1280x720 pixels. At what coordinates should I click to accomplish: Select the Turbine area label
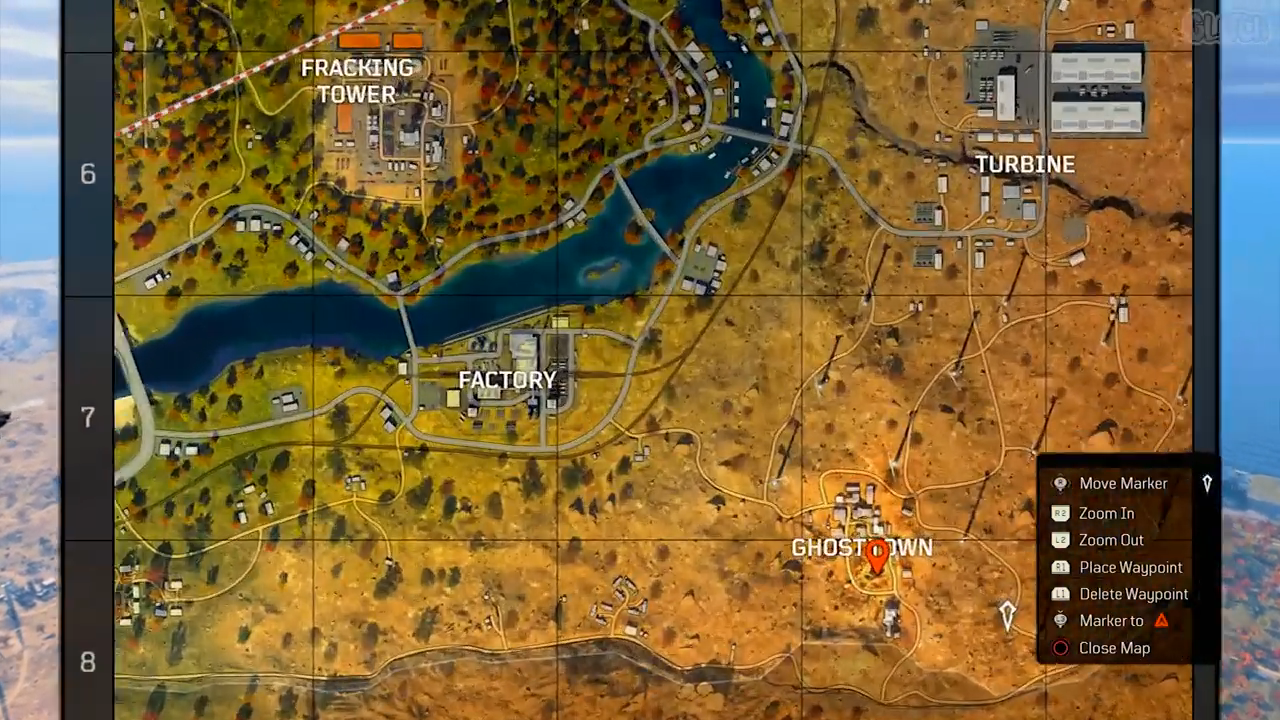click(x=1026, y=164)
